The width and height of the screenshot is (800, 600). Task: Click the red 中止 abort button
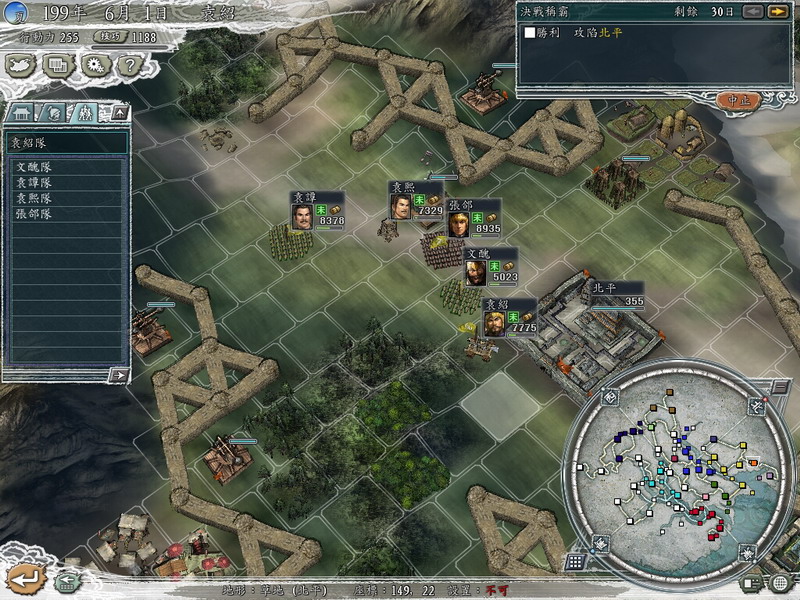(x=738, y=99)
